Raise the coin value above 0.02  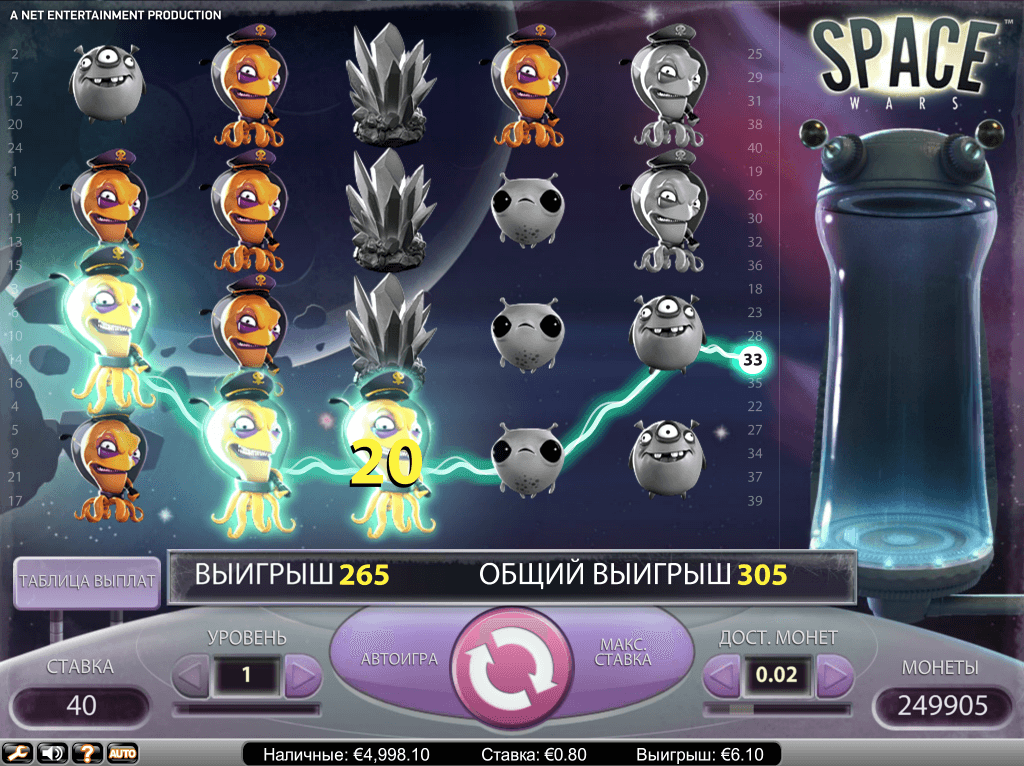tap(832, 677)
